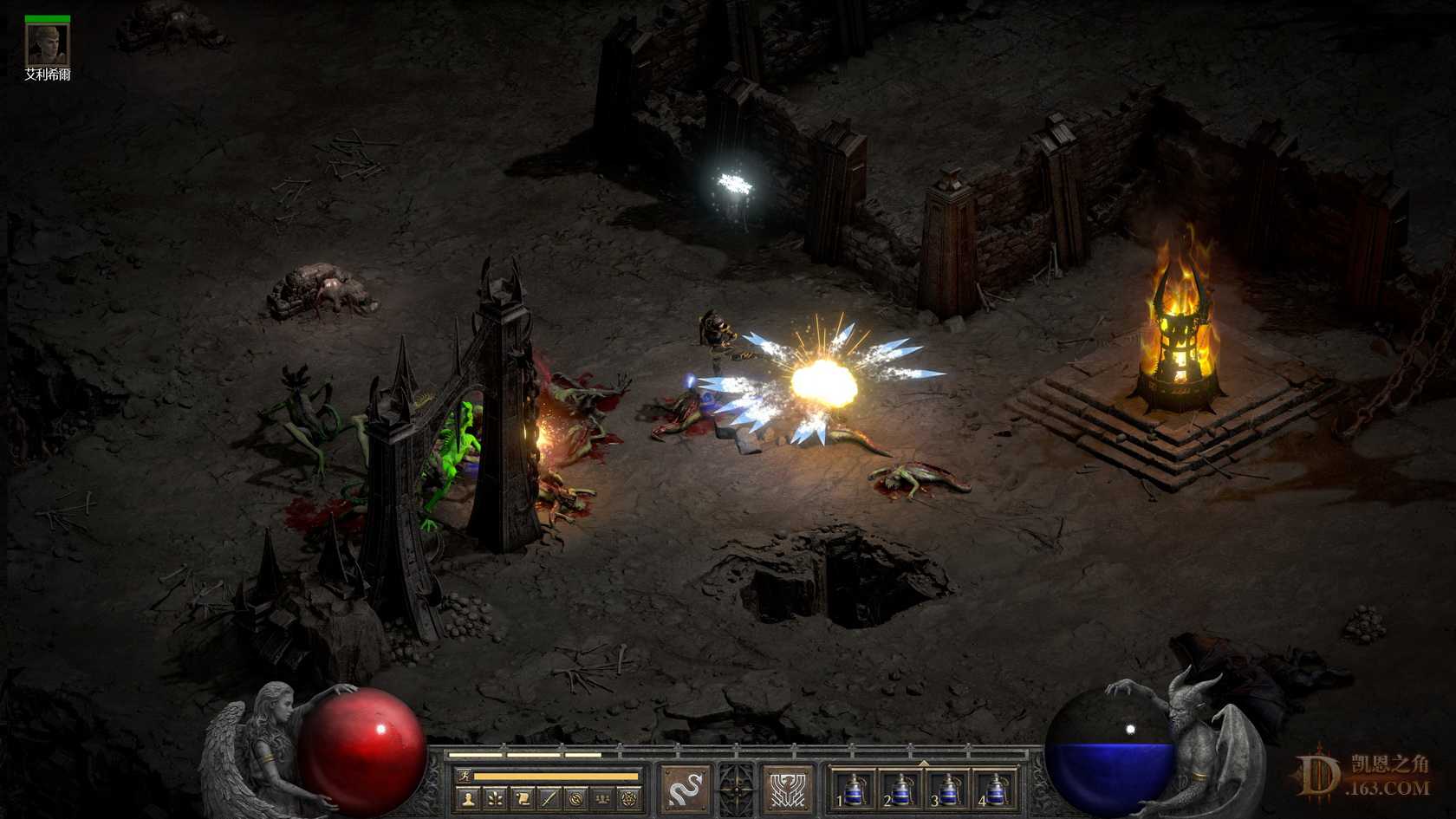The width and height of the screenshot is (1456, 819).
Task: Drink the mana potion in belt slot 4
Action: pos(997,790)
